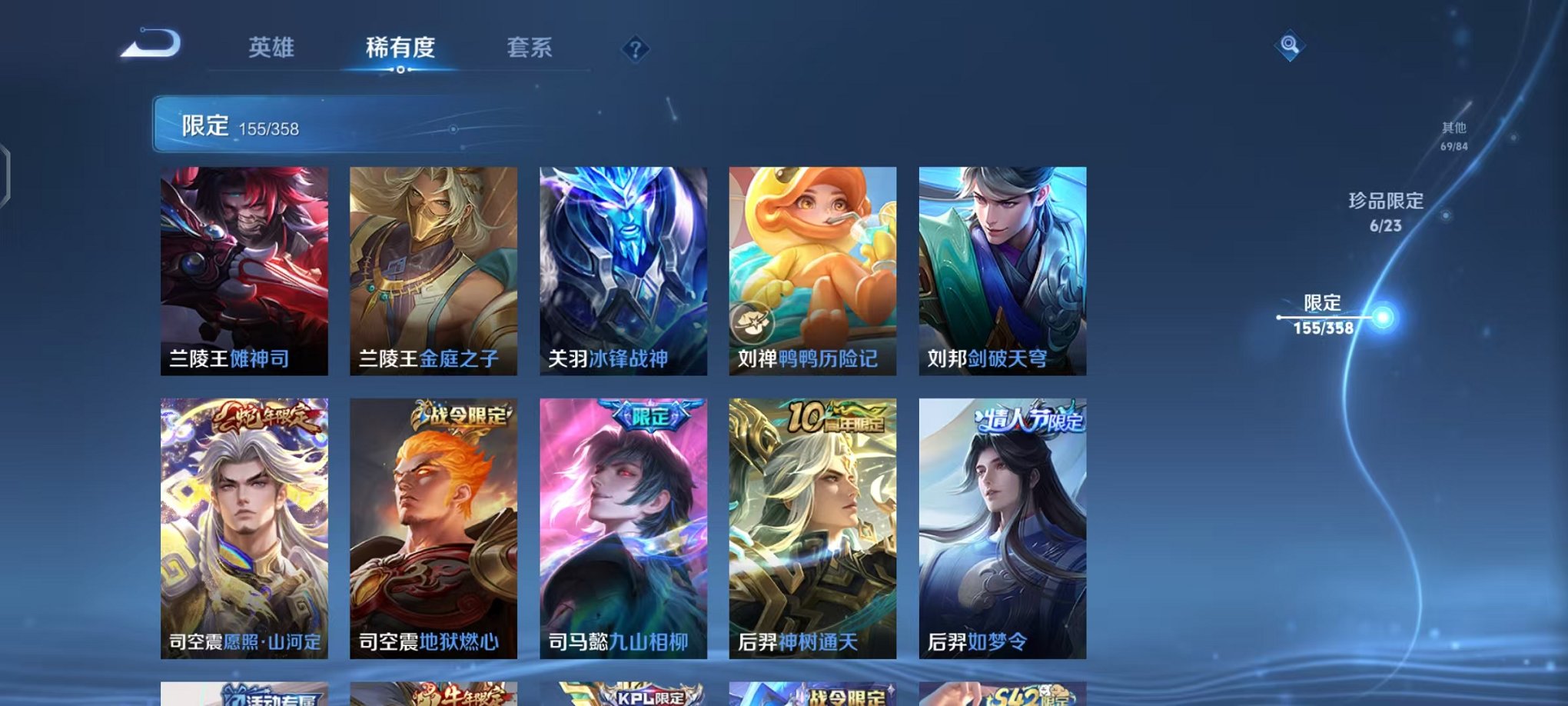Jump to the 其他 69/84 category

click(1455, 136)
